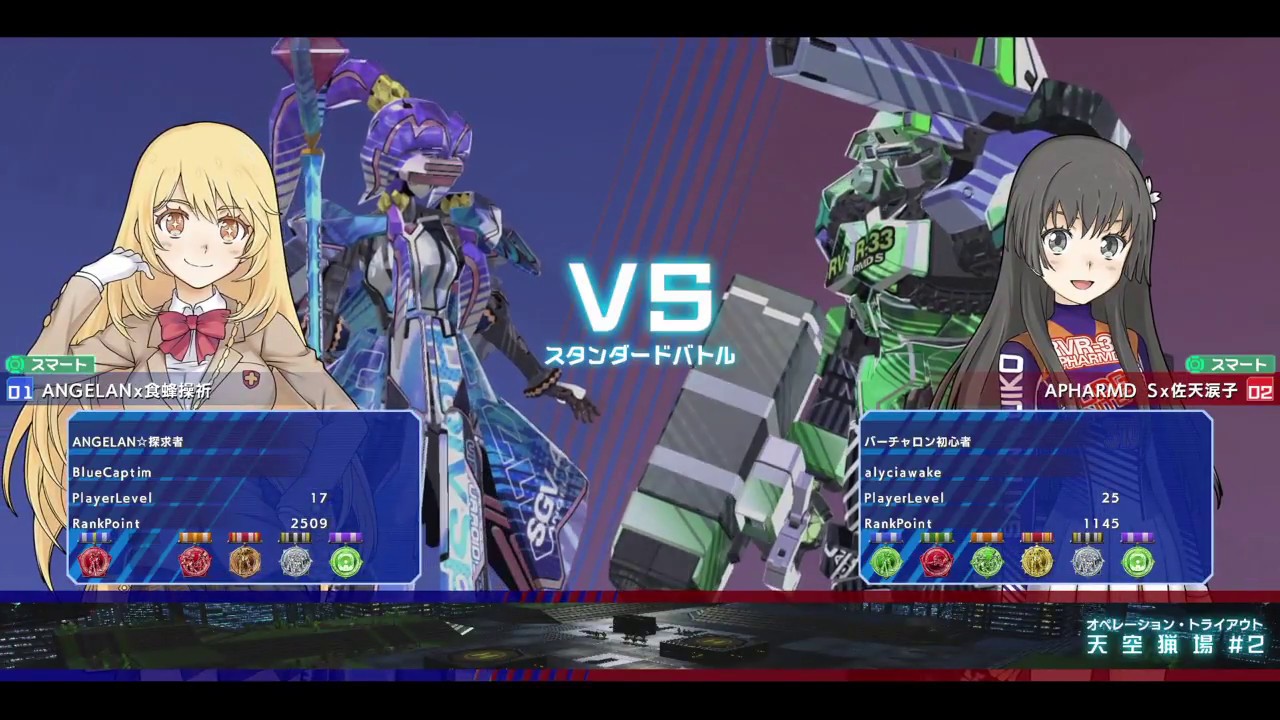Select the red medal icon under ANGELAN's RankPoint
This screenshot has height=720, width=1280.
(95, 562)
